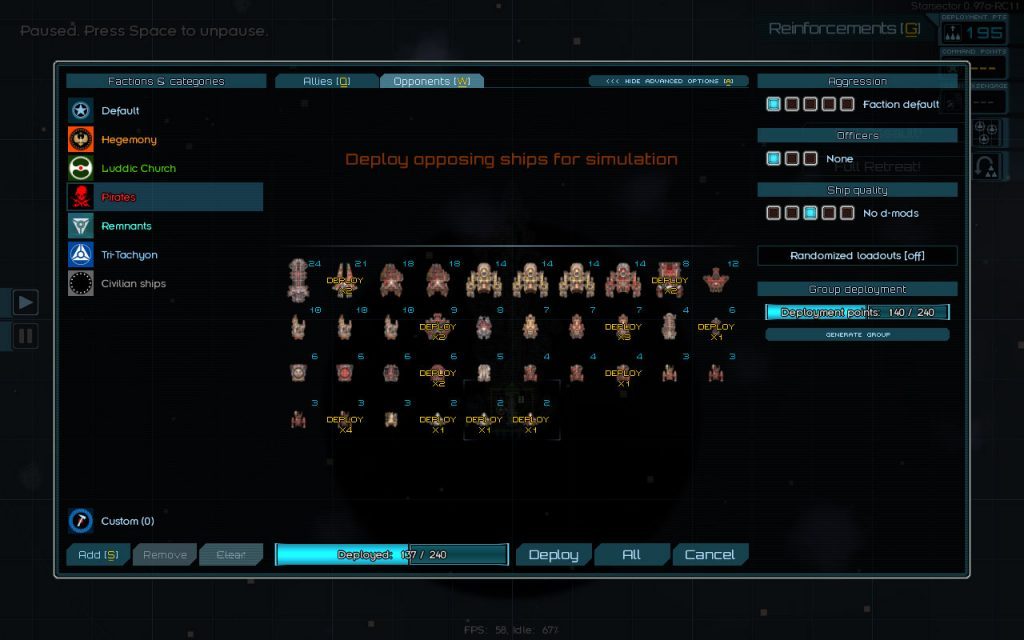This screenshot has height=640, width=1024.
Task: Switch to the Allies tab
Action: pos(326,81)
